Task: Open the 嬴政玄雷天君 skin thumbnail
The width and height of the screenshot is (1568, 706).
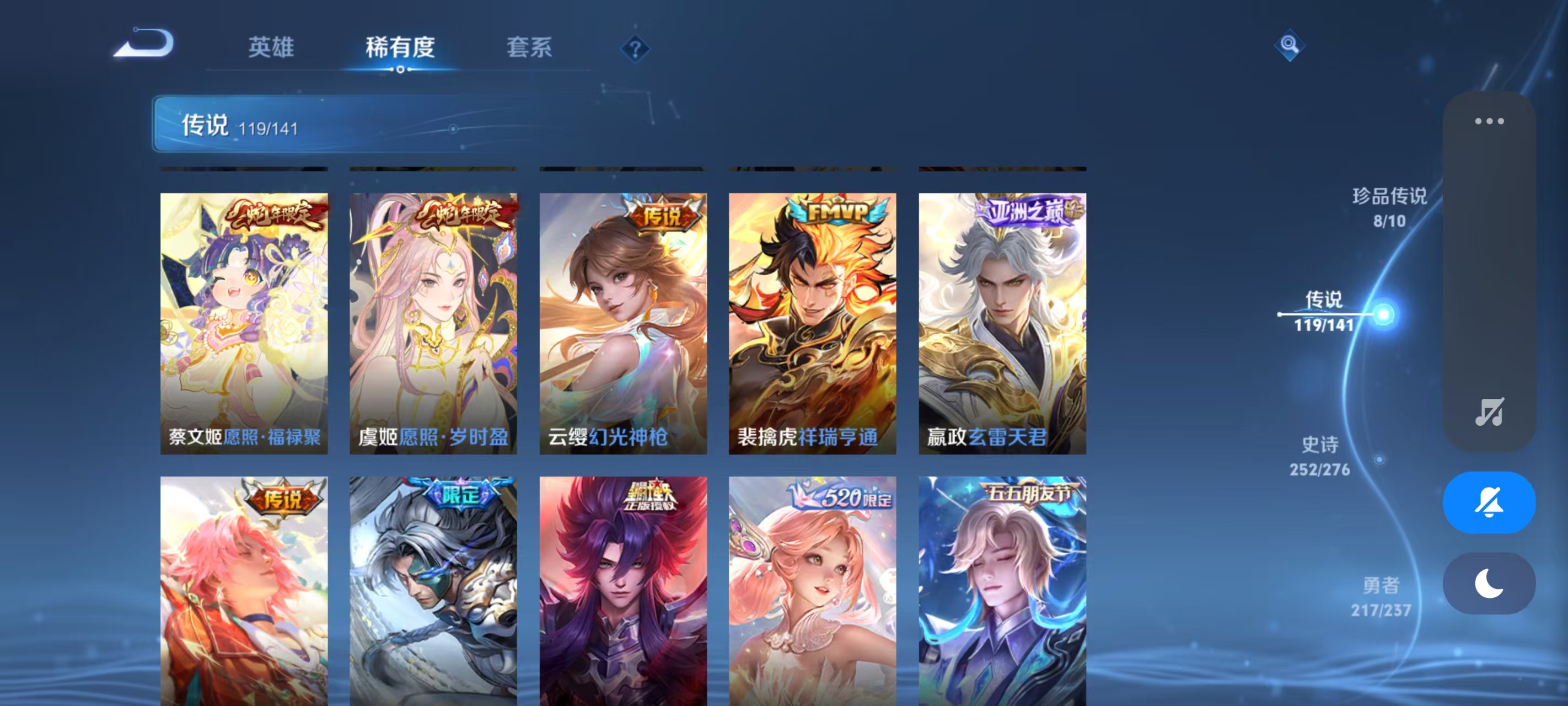Action: (x=1002, y=317)
